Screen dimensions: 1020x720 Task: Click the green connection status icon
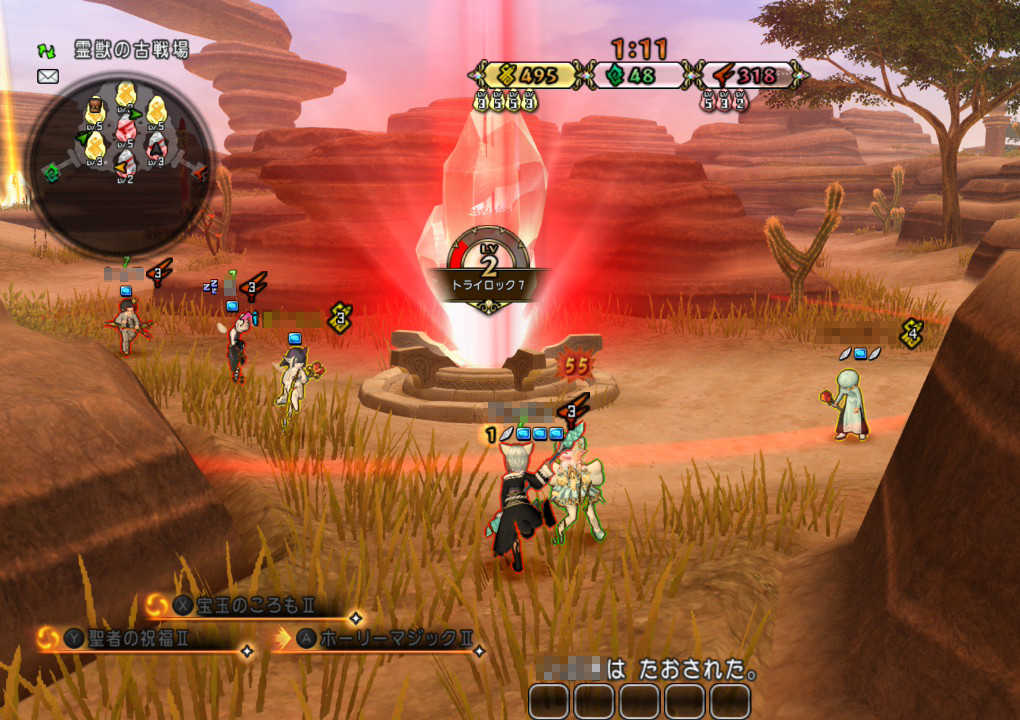pyautogui.click(x=47, y=49)
